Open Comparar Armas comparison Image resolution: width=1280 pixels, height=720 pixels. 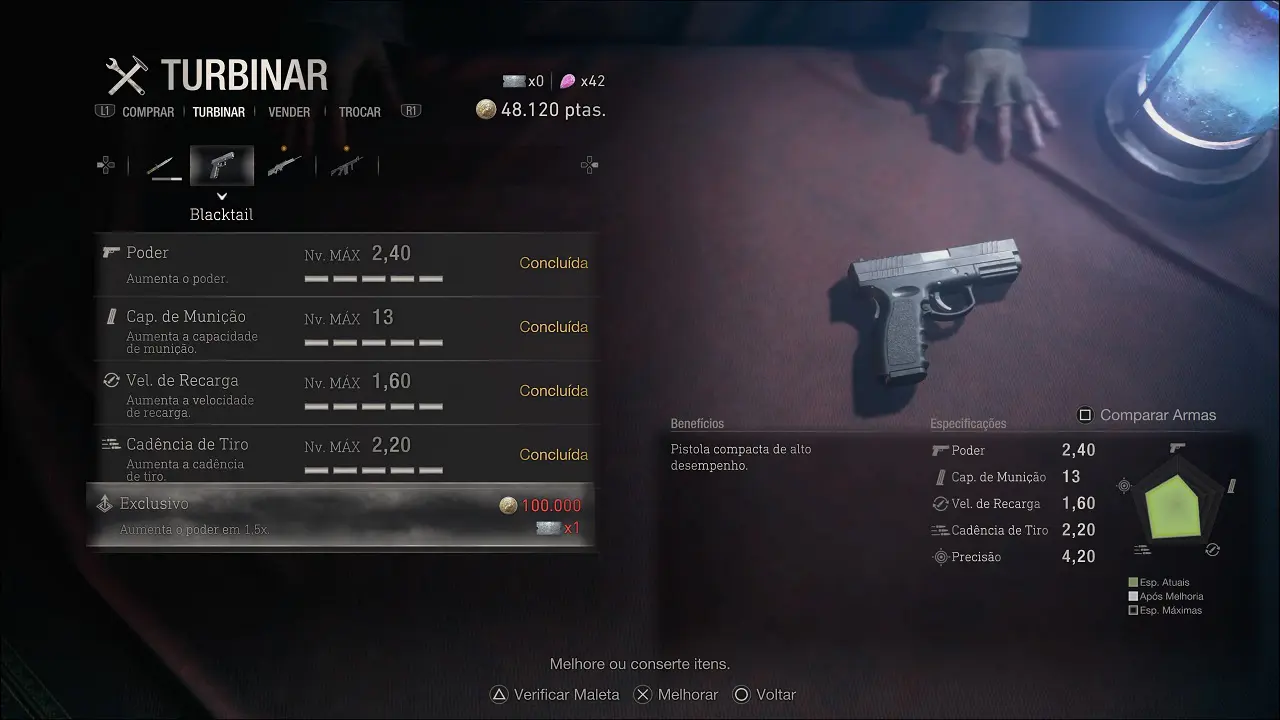[1147, 415]
